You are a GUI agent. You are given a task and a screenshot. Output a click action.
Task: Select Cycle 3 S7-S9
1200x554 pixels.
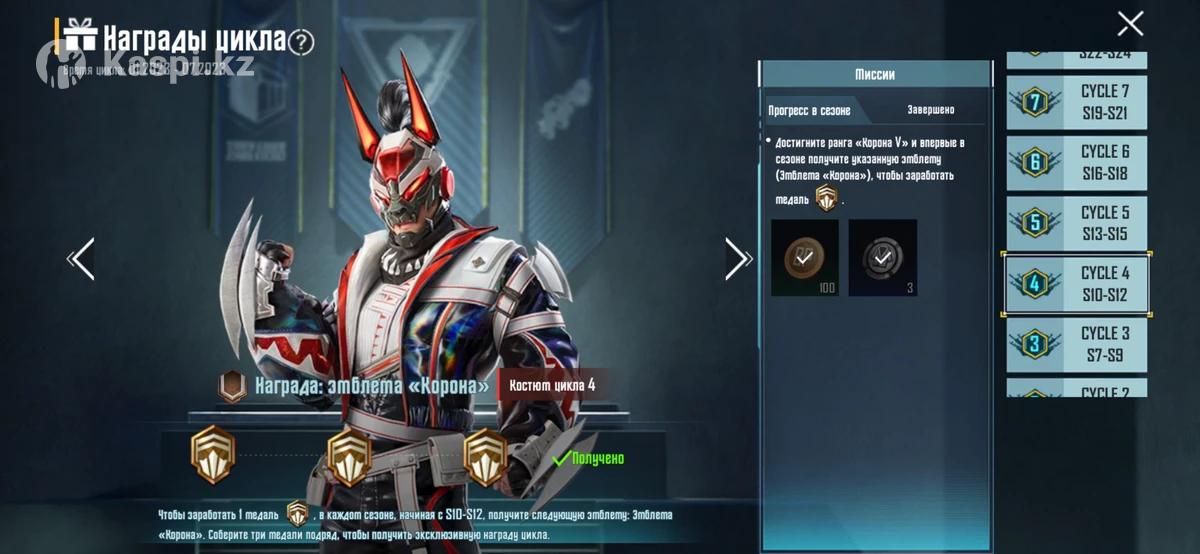pos(1076,344)
